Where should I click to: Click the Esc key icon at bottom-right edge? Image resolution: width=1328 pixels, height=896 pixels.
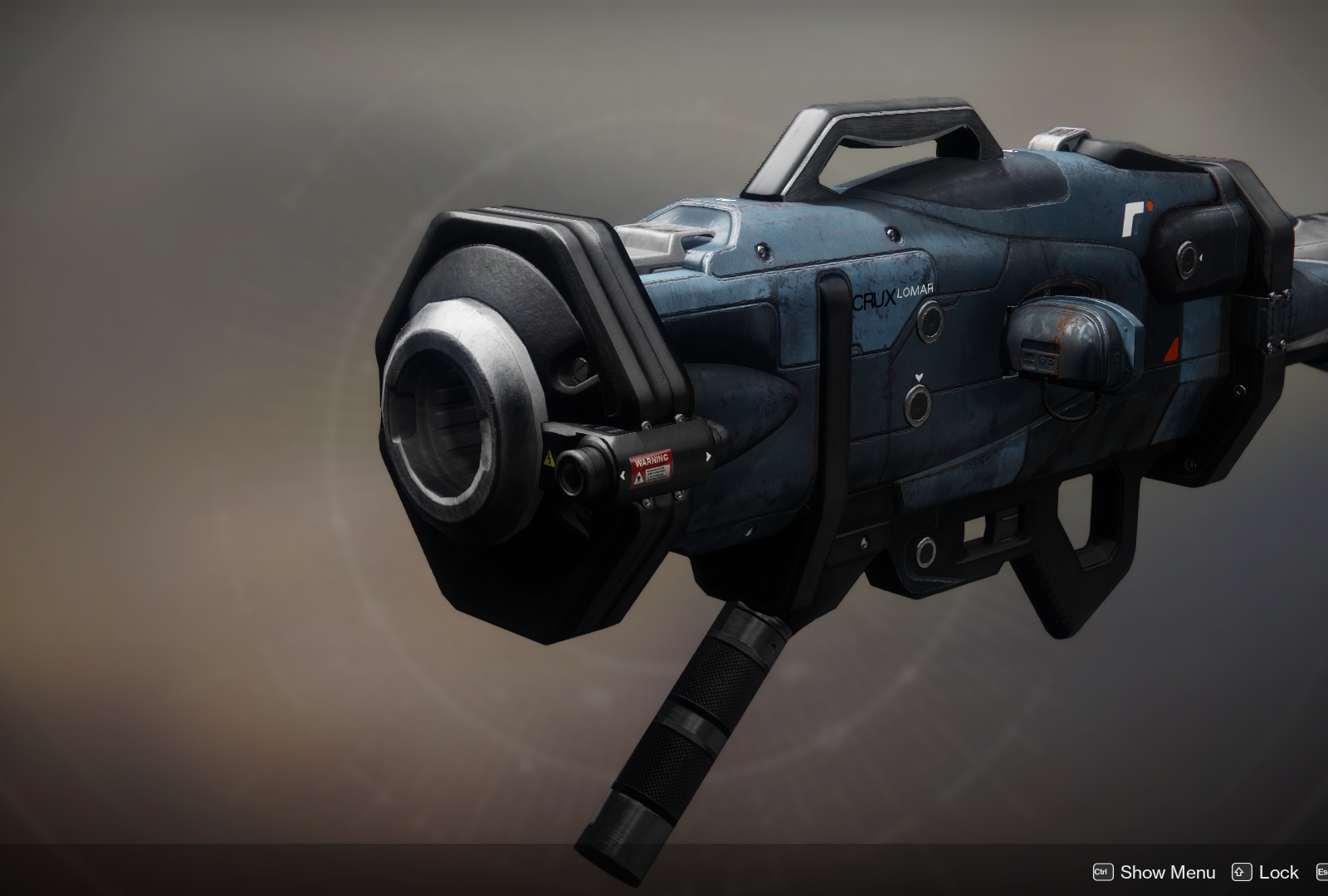[x=1323, y=872]
